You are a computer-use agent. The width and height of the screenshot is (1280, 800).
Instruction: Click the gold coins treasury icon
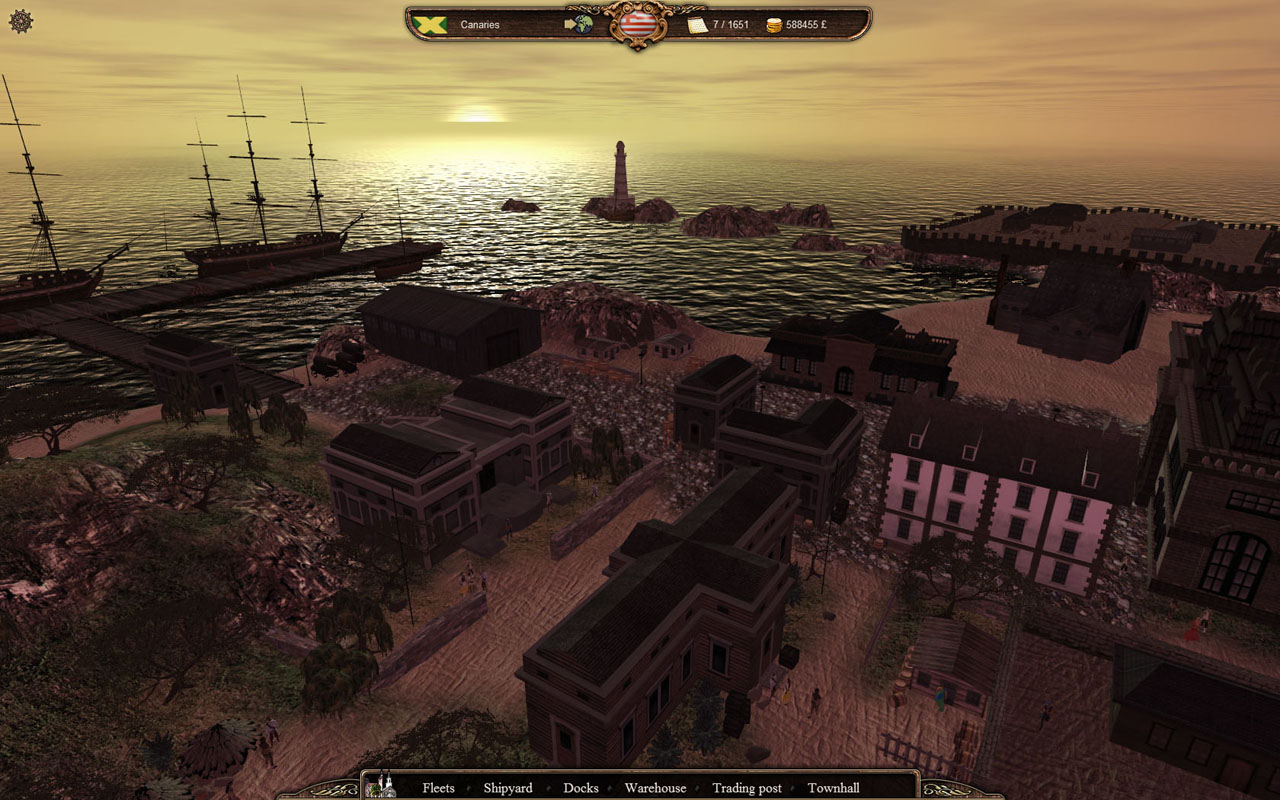pos(774,24)
